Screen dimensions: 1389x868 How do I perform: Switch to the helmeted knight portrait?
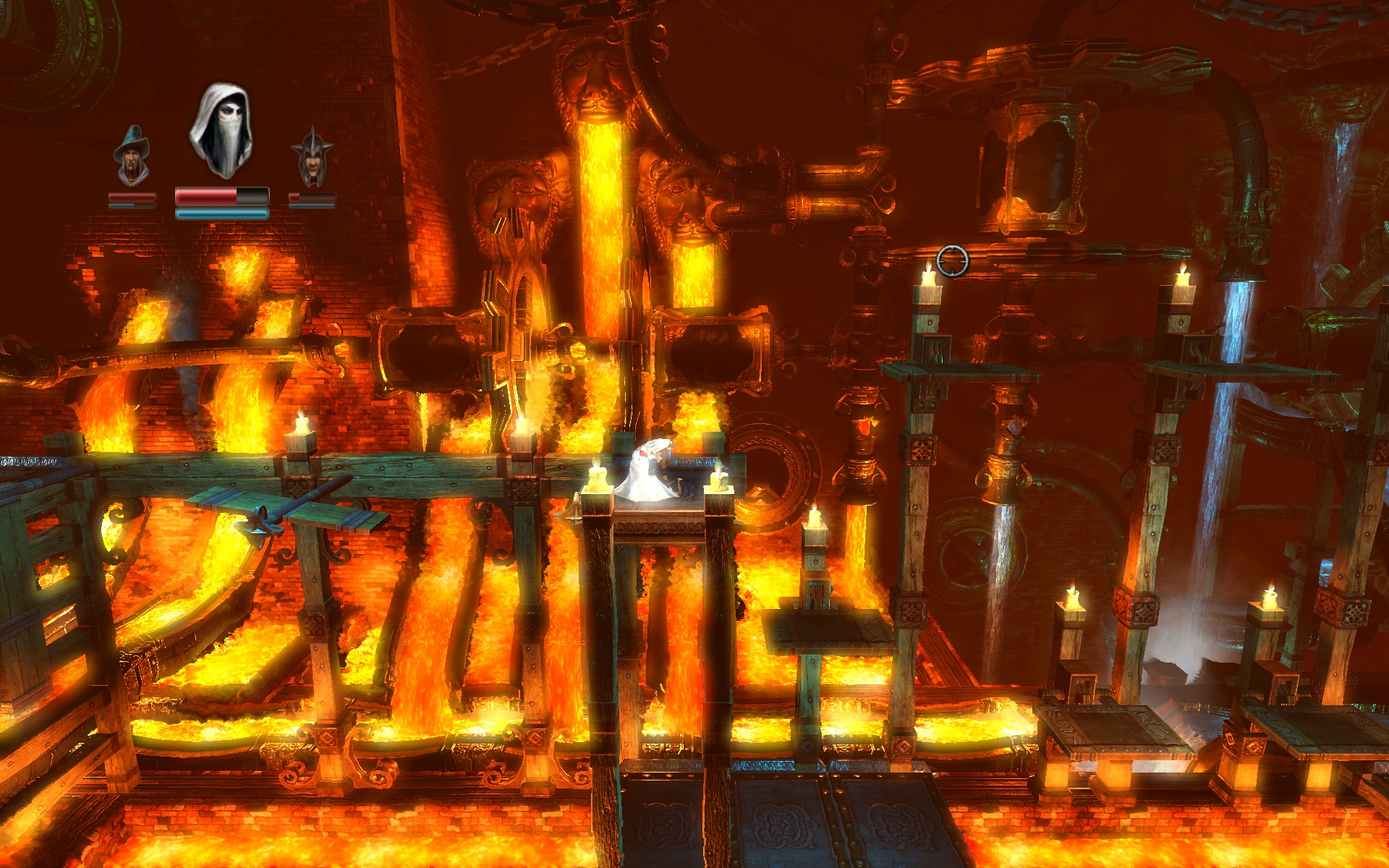point(312,157)
